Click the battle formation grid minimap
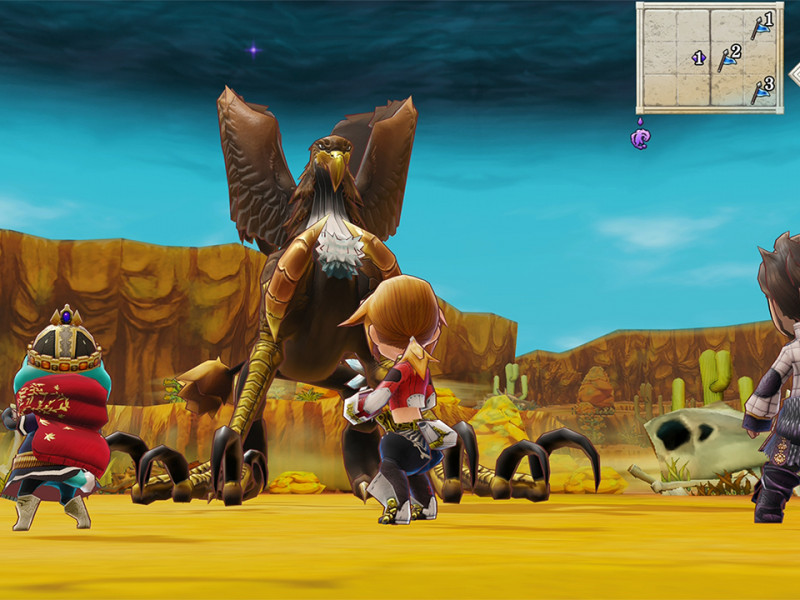Image resolution: width=800 pixels, height=600 pixels. pyautogui.click(x=709, y=56)
